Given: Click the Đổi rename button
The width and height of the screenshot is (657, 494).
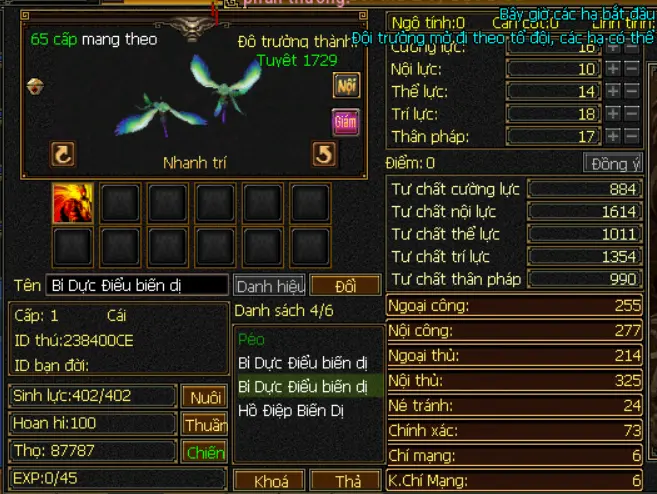Looking at the screenshot, I should (x=345, y=286).
